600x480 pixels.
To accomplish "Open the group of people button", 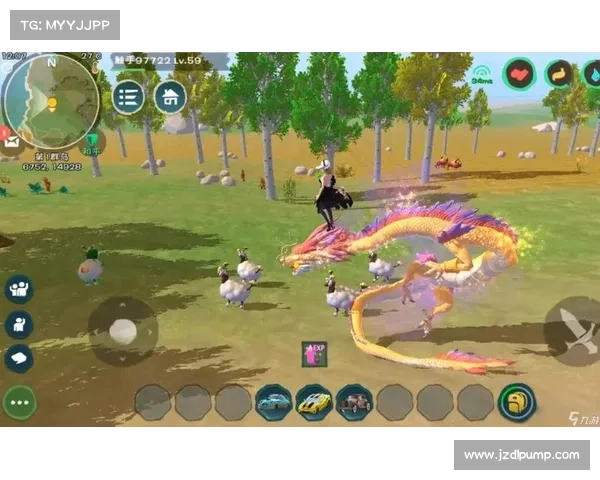I will [18, 289].
